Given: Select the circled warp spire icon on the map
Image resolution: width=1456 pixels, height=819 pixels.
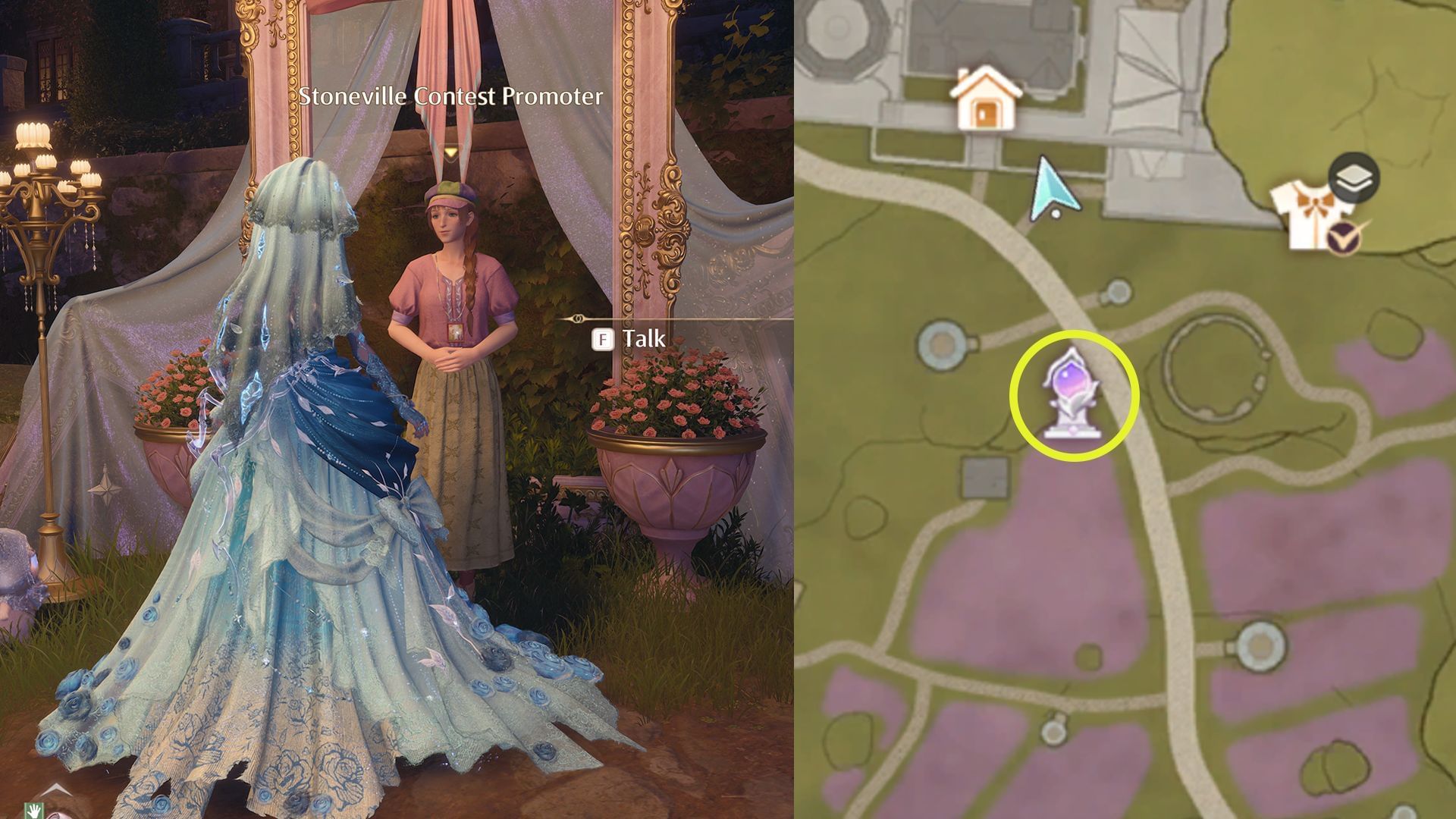Looking at the screenshot, I should tap(1071, 393).
